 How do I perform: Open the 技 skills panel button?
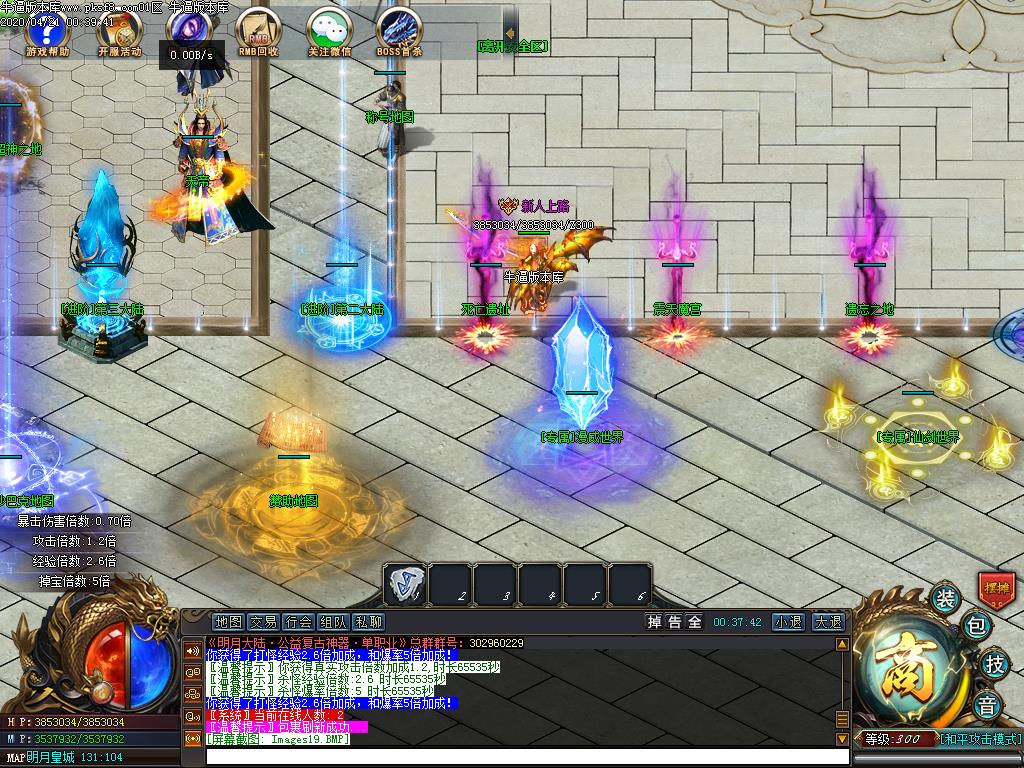[994, 662]
